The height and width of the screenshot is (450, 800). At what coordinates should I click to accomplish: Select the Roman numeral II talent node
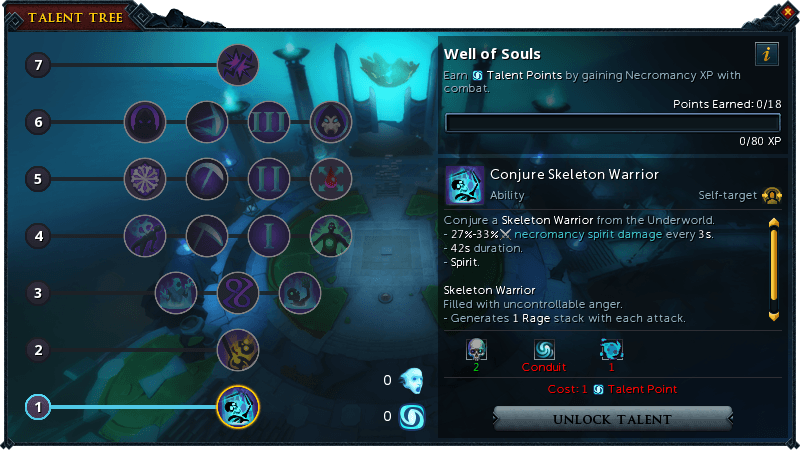click(268, 179)
